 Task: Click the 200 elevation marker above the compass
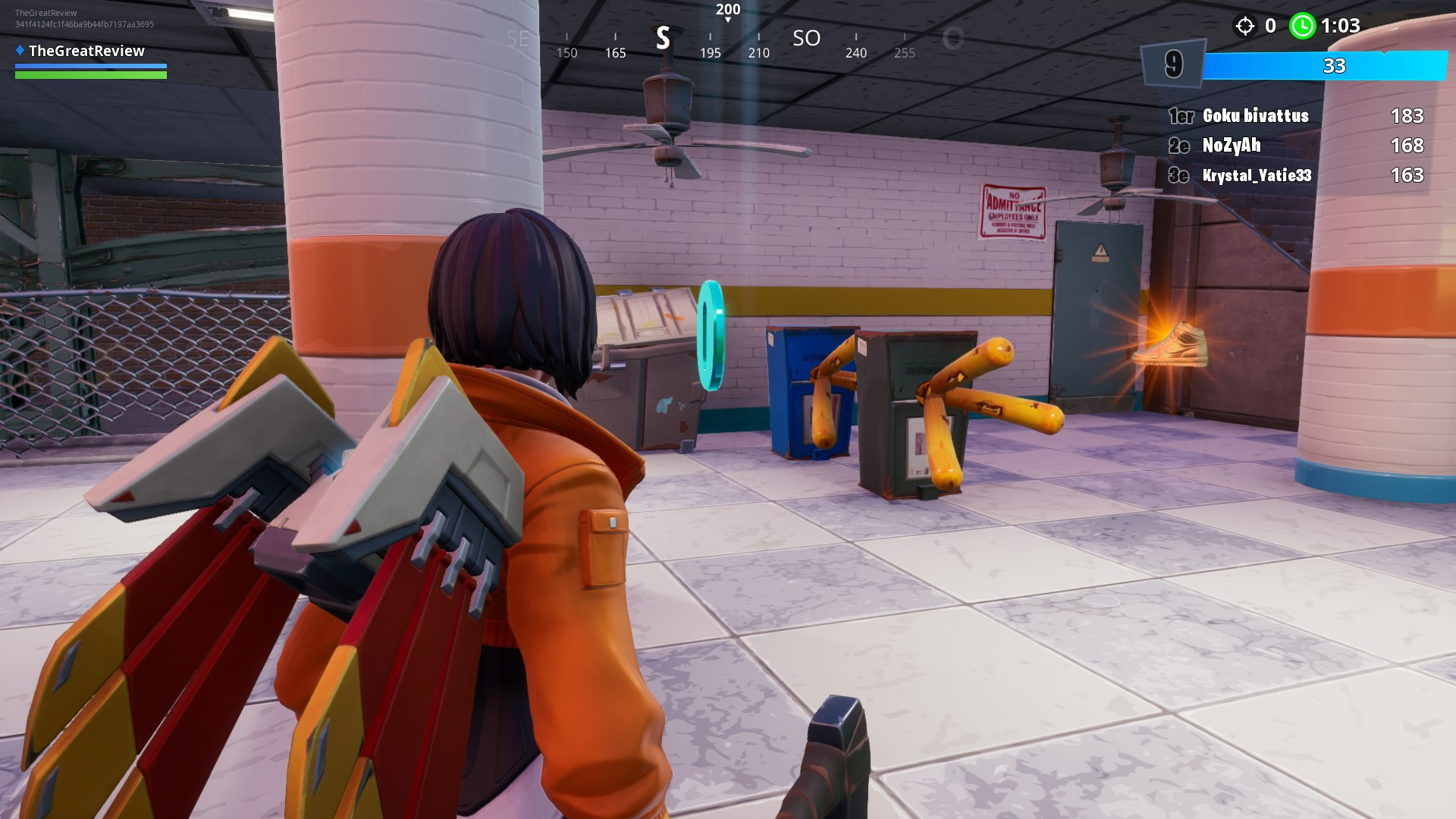[x=726, y=11]
